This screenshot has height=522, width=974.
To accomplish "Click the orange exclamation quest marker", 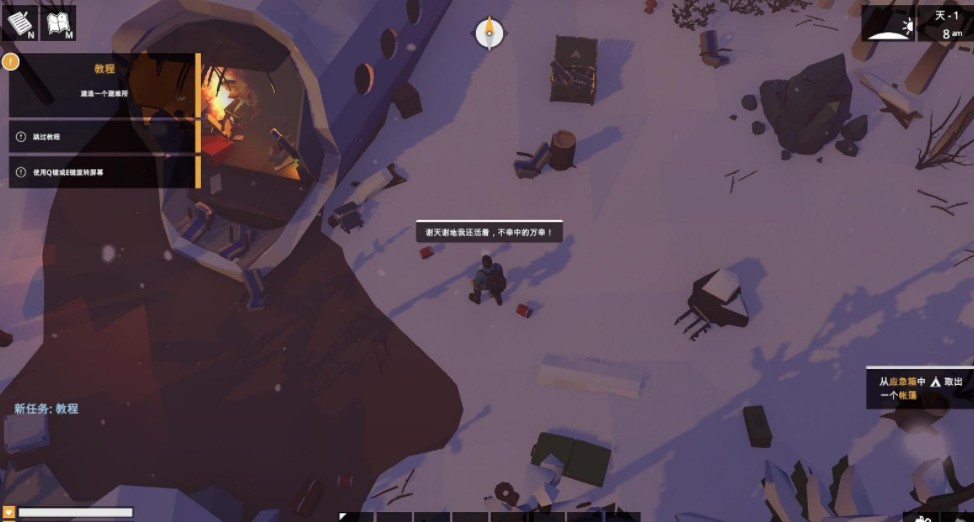I will pos(10,61).
